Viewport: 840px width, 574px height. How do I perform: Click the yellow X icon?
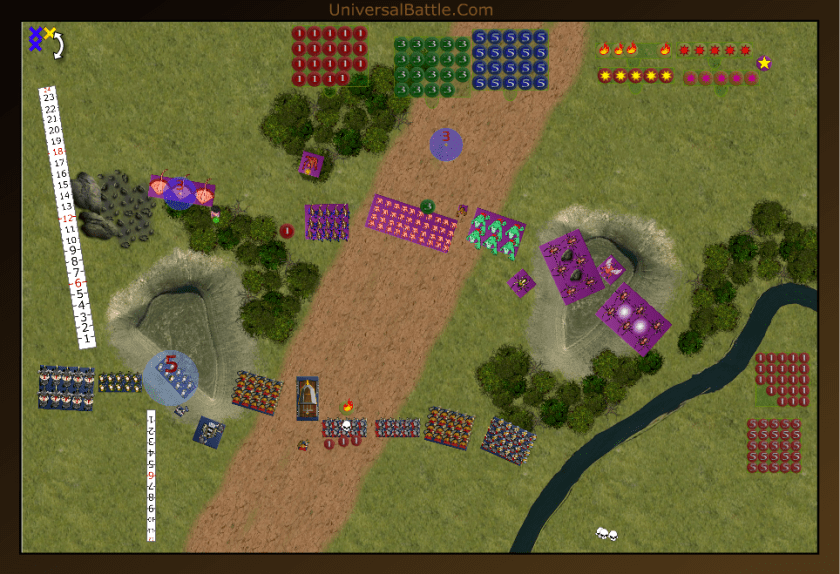[49, 33]
